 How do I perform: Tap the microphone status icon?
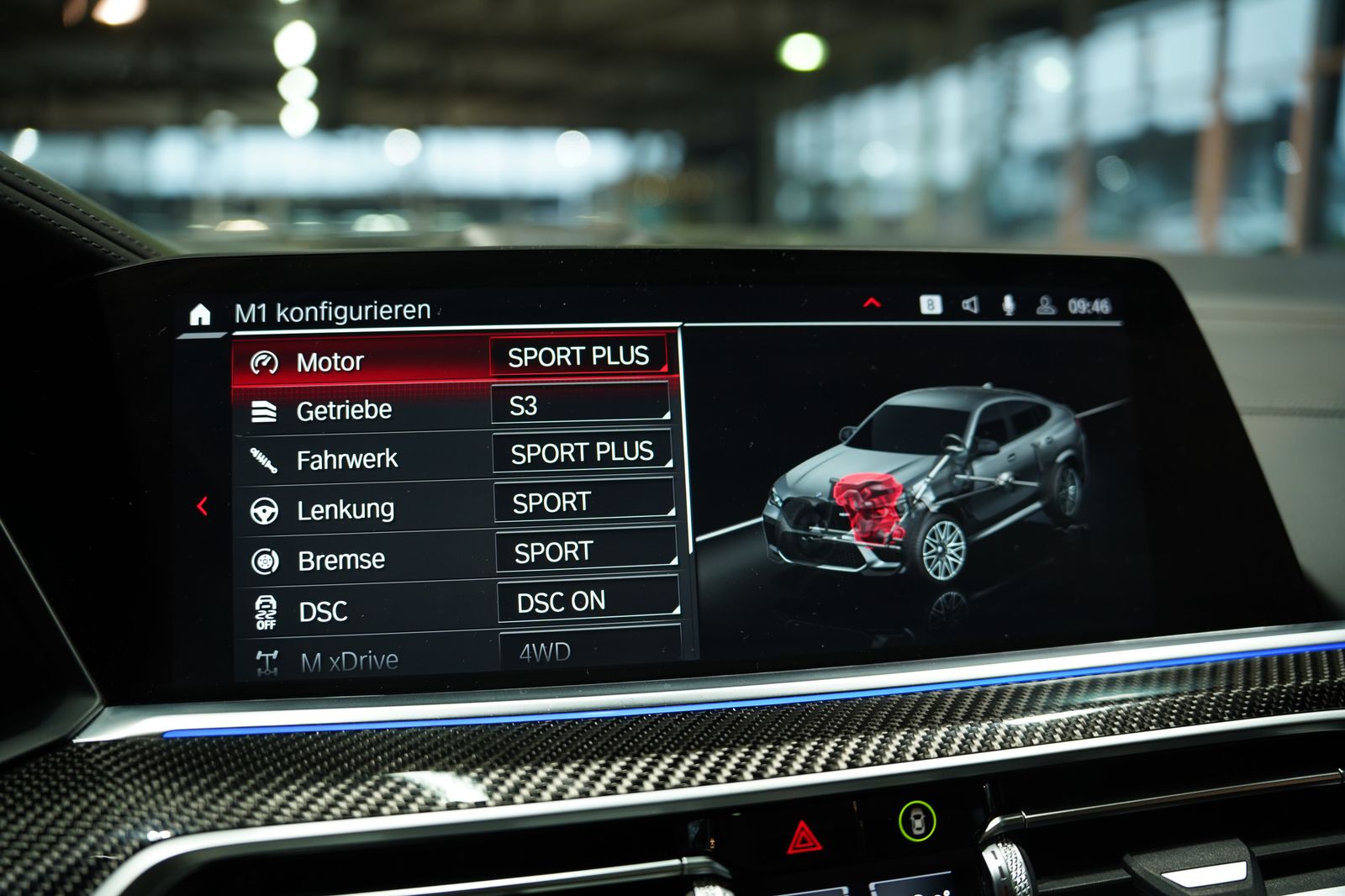click(1008, 305)
